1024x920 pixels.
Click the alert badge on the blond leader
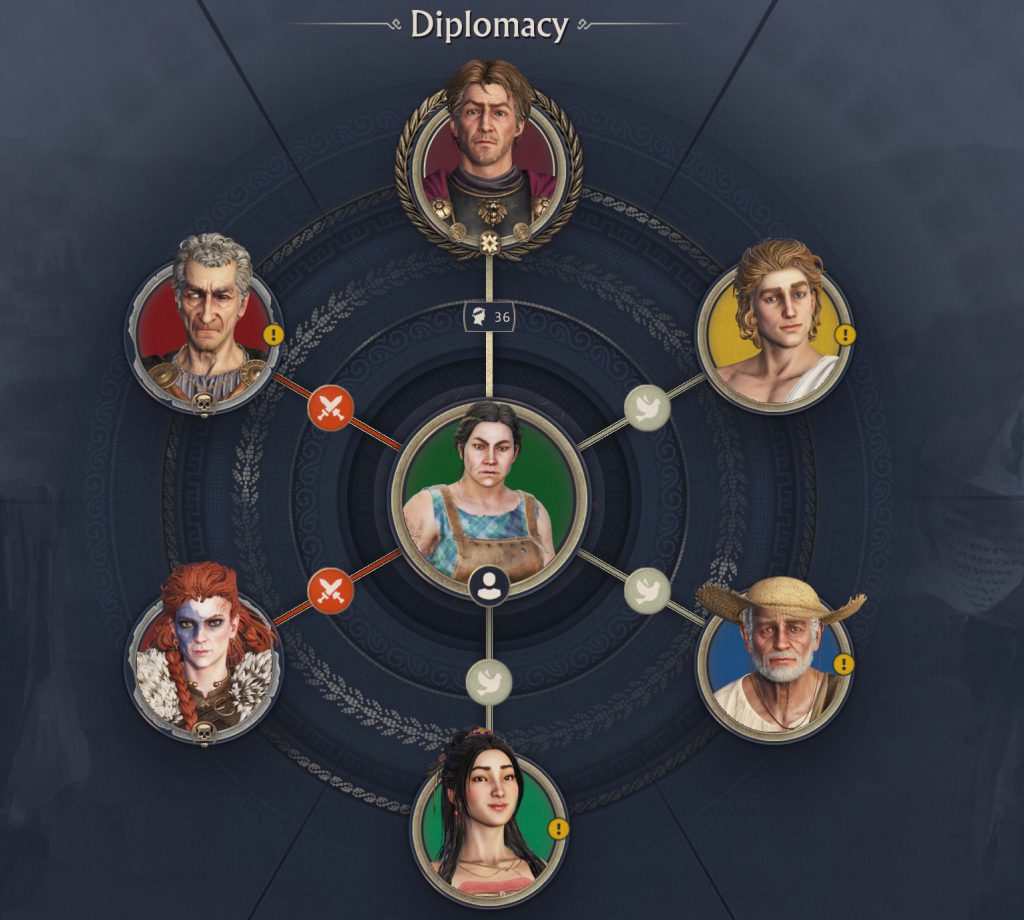pyautogui.click(x=845, y=335)
